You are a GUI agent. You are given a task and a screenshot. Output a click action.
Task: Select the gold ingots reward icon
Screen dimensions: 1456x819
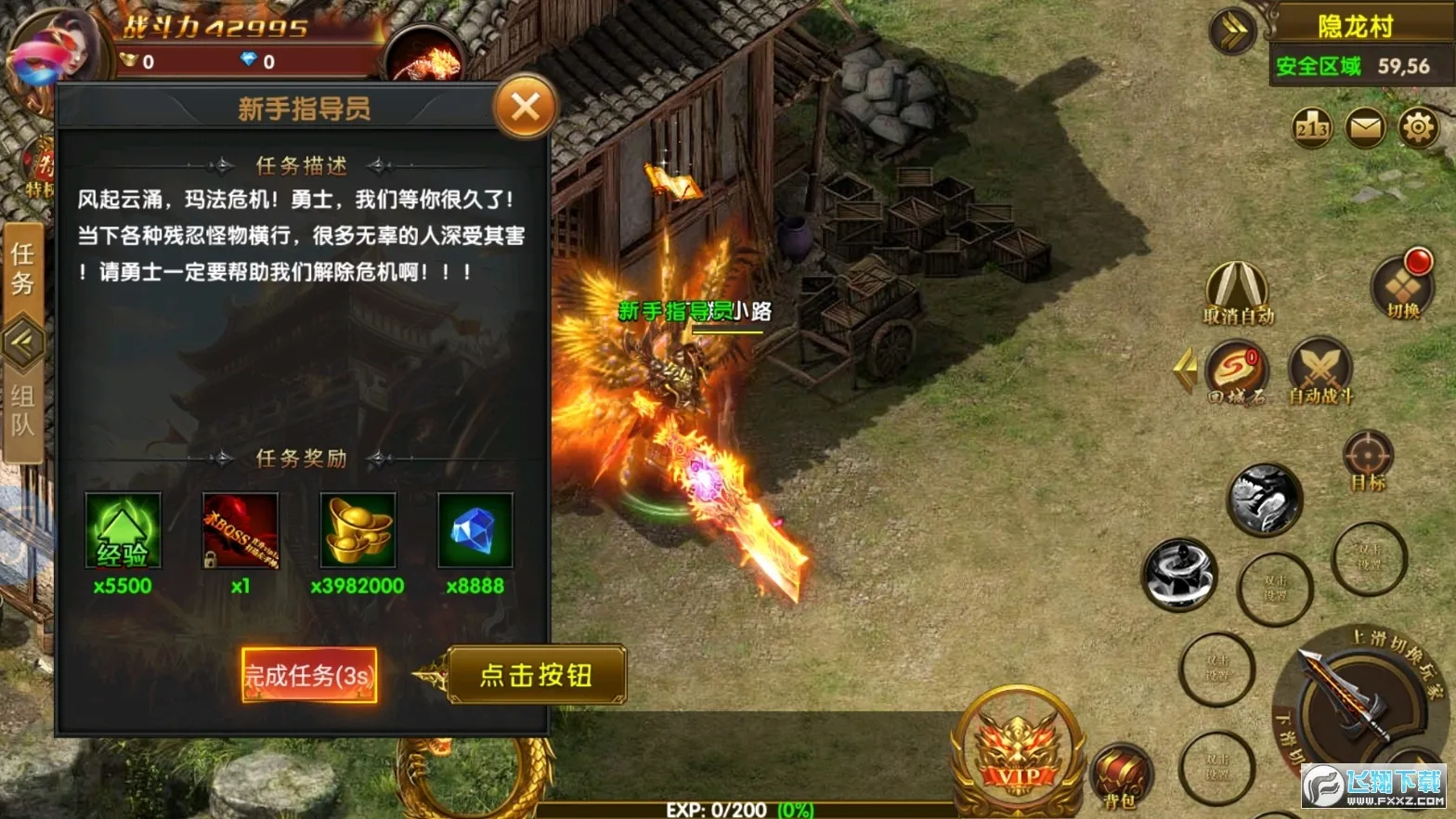pyautogui.click(x=357, y=530)
